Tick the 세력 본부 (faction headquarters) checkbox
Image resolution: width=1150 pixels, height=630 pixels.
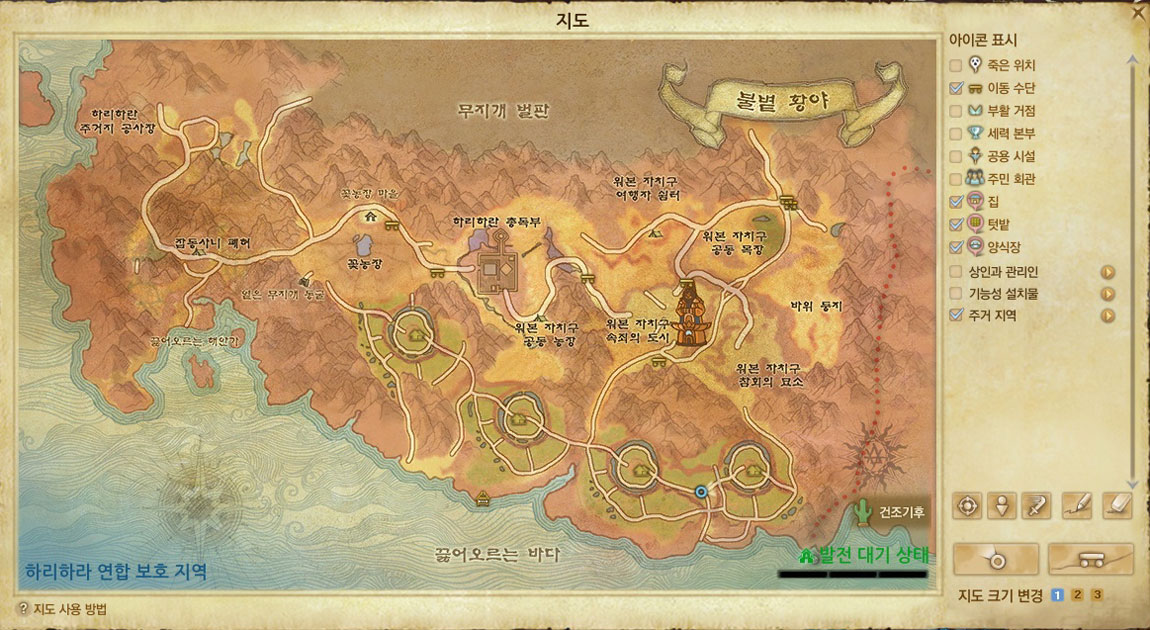[x=956, y=133]
